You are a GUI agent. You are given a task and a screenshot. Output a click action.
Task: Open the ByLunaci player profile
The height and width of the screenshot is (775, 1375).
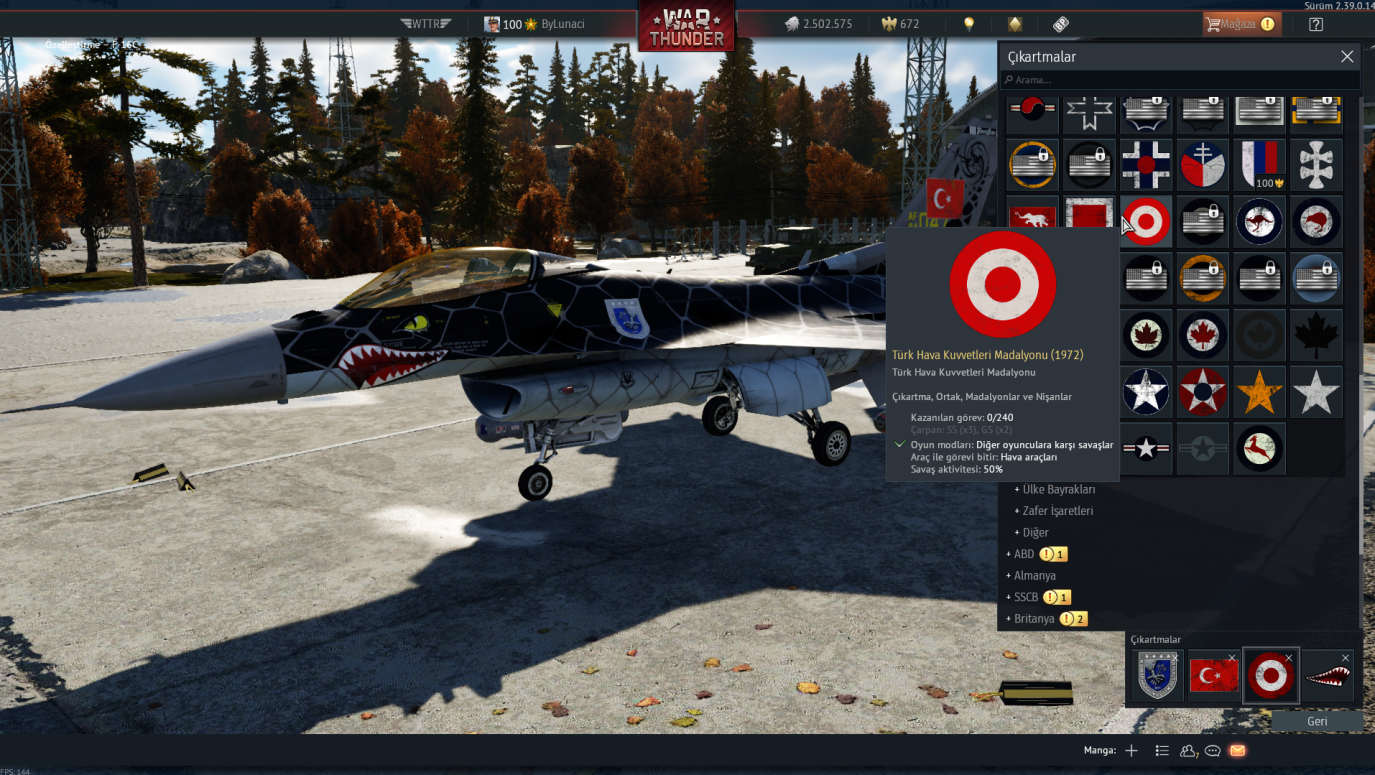[x=562, y=24]
